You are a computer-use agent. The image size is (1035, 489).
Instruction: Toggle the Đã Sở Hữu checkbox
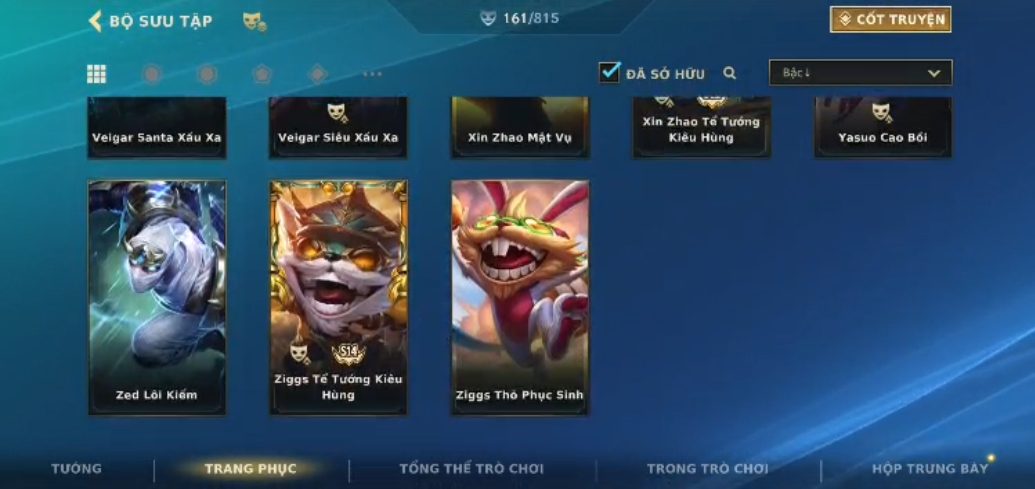(609, 73)
